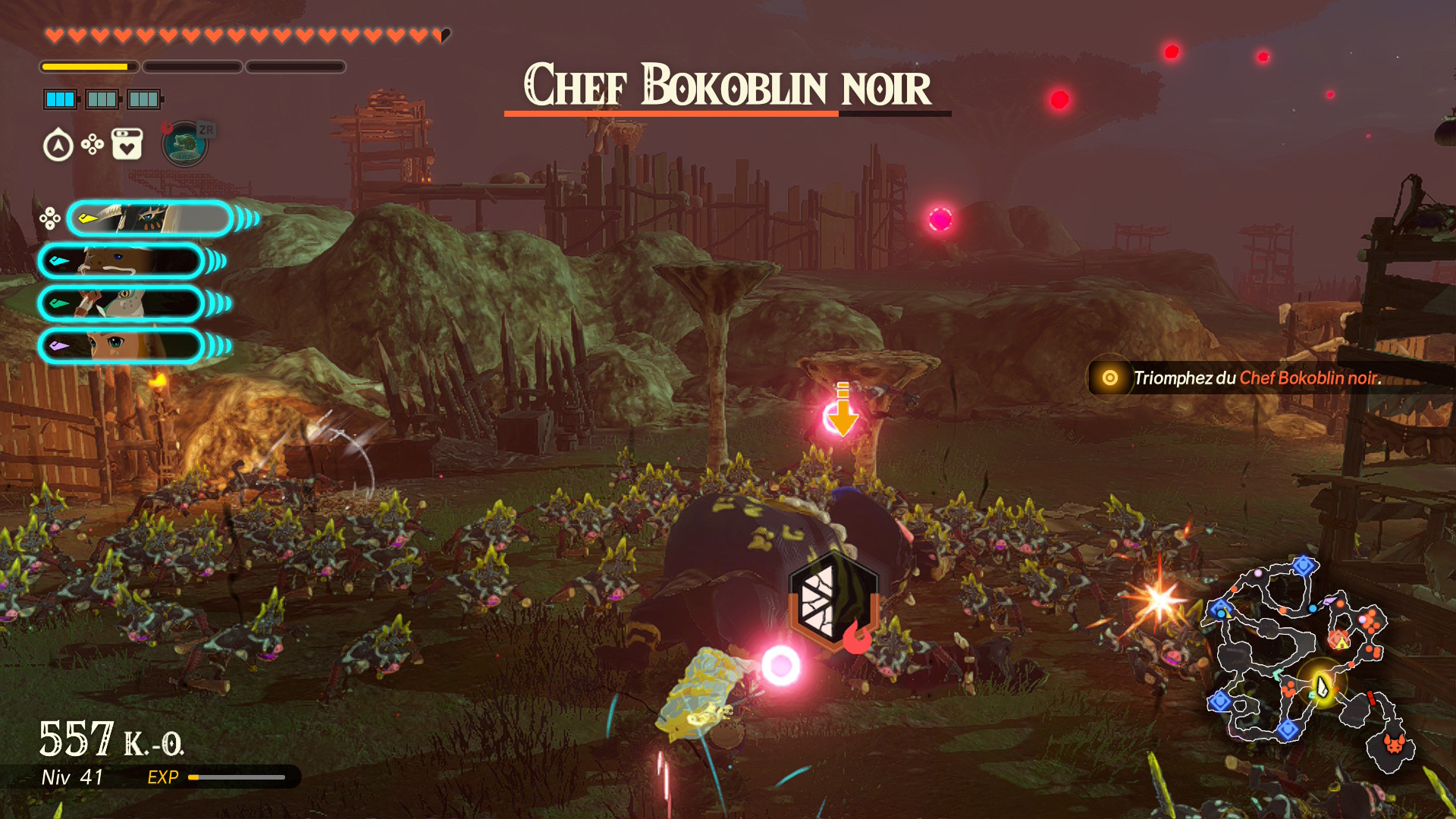1456x819 pixels.
Task: Click the orange boss head marker on minimap
Action: point(1394,743)
